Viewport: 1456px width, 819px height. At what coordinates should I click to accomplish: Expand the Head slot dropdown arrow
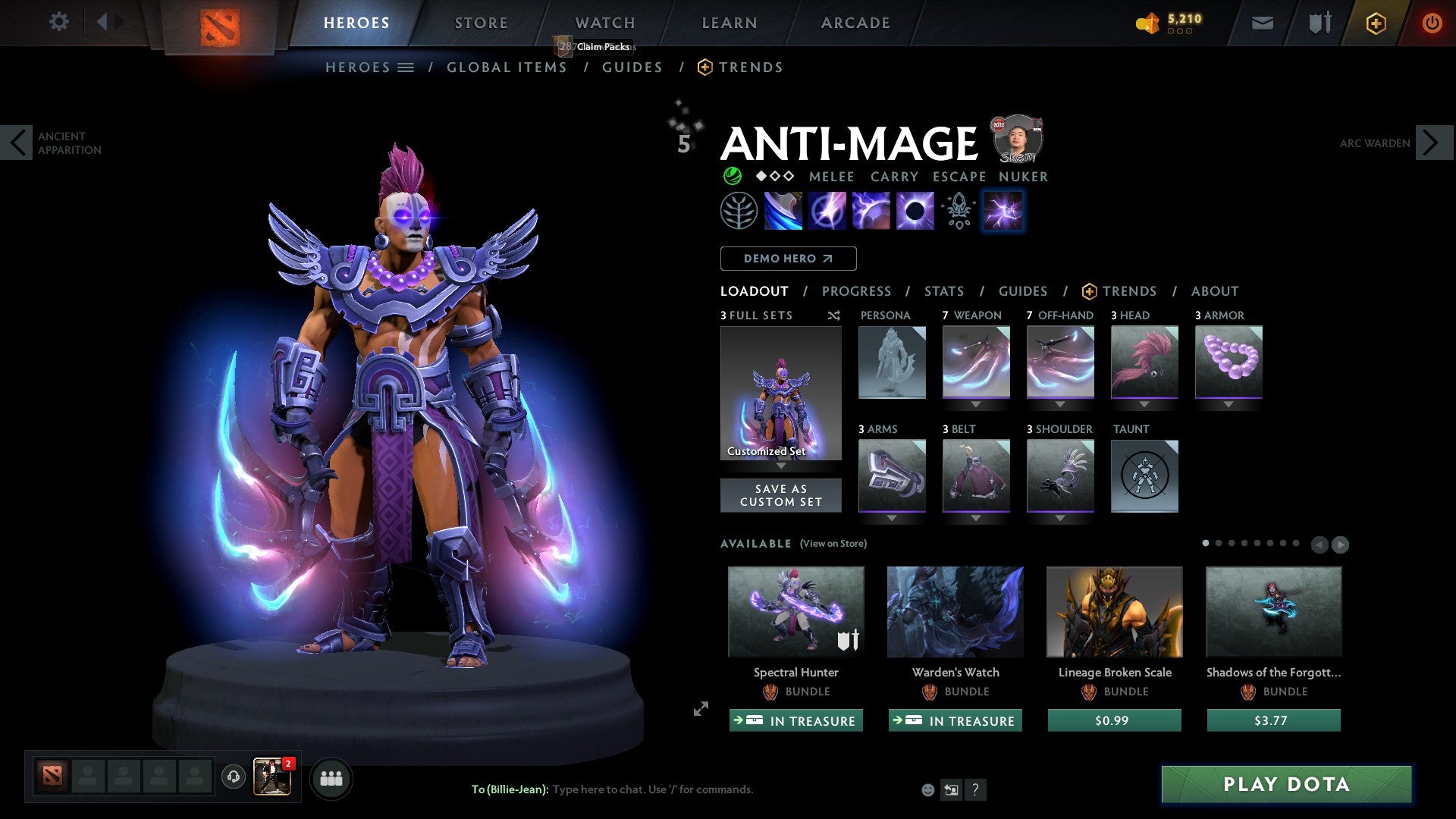pos(1144,404)
